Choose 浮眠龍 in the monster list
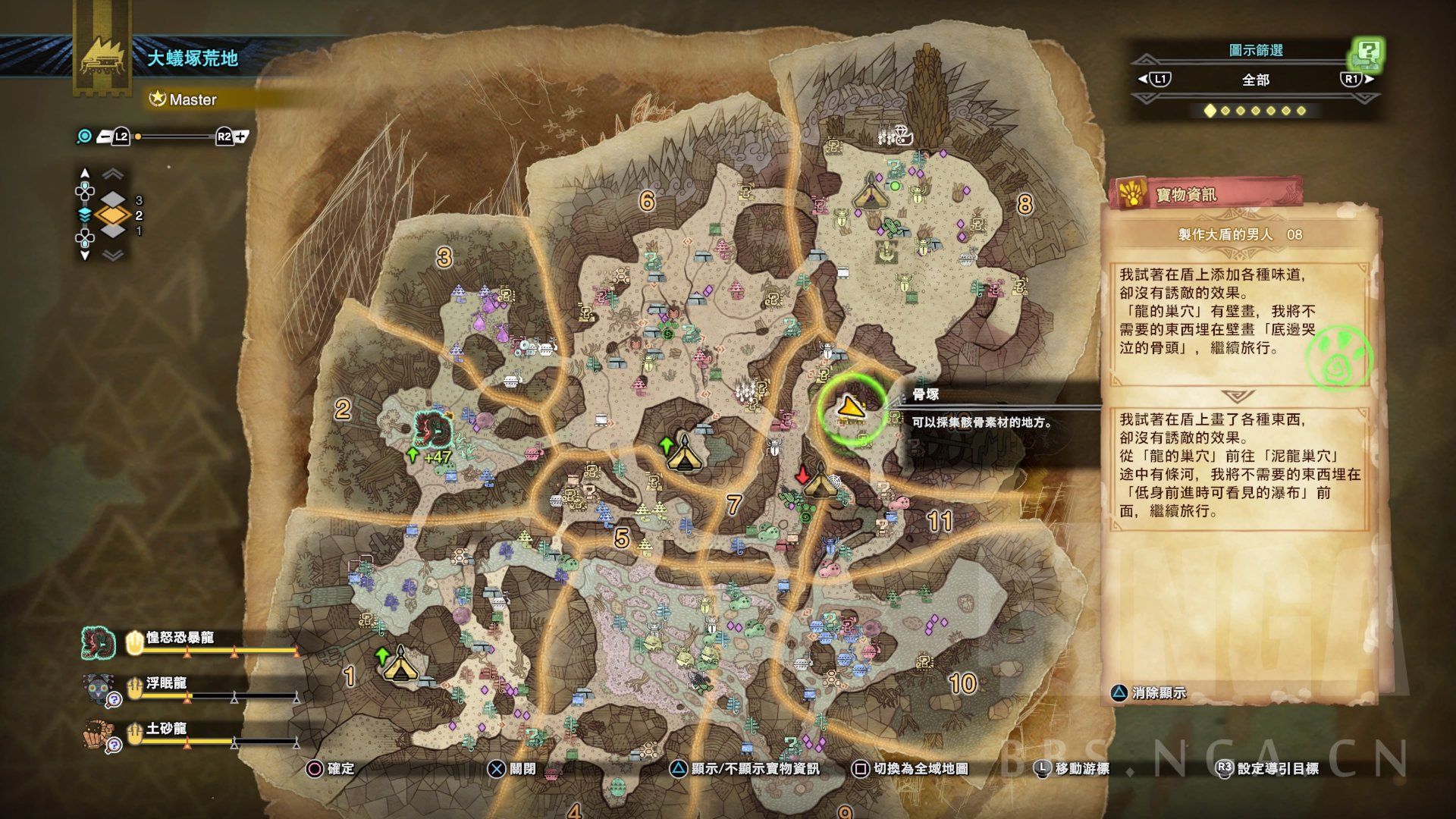The width and height of the screenshot is (1456, 819). point(166,684)
